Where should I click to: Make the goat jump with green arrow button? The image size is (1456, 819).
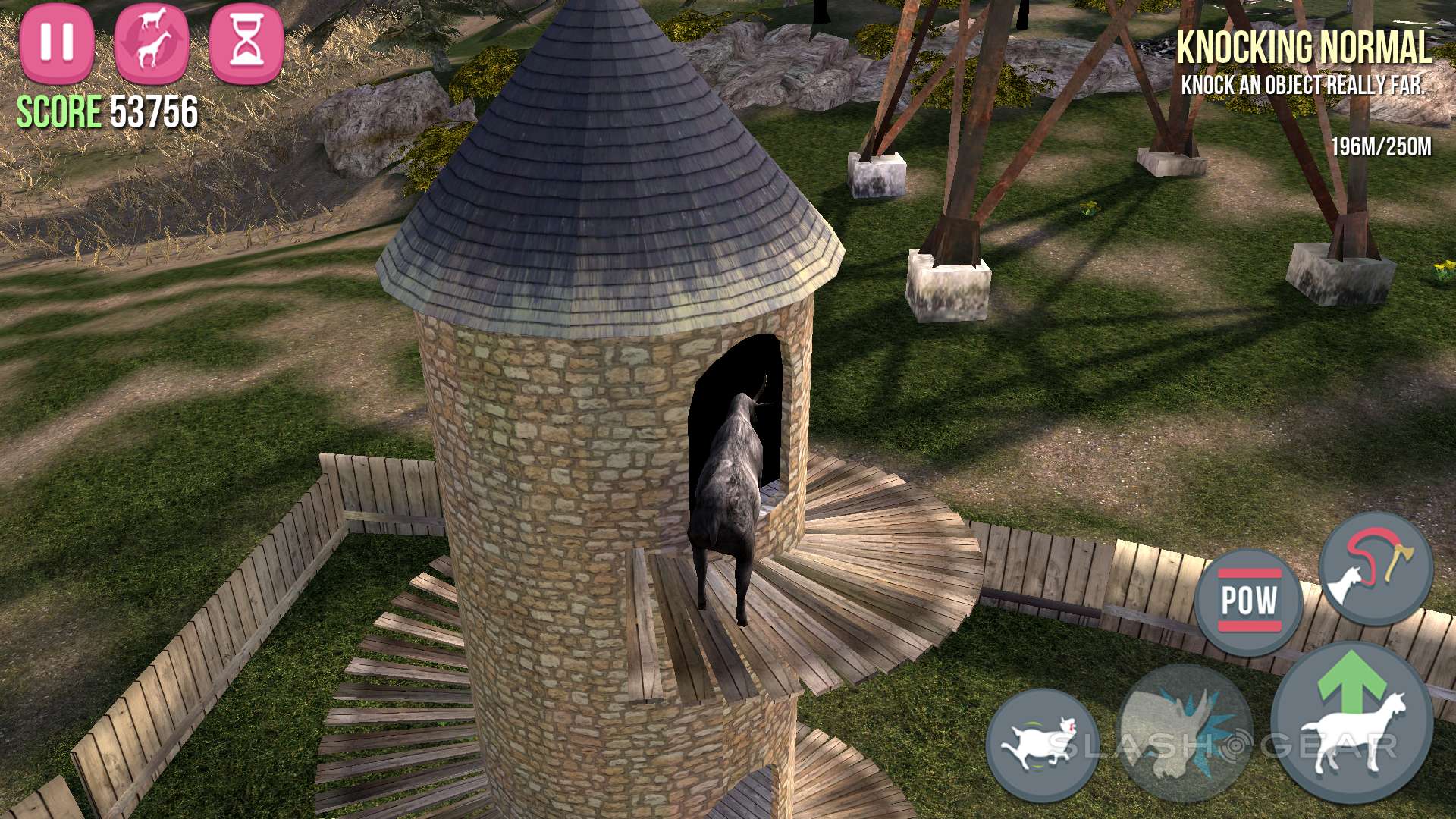[x=1352, y=722]
